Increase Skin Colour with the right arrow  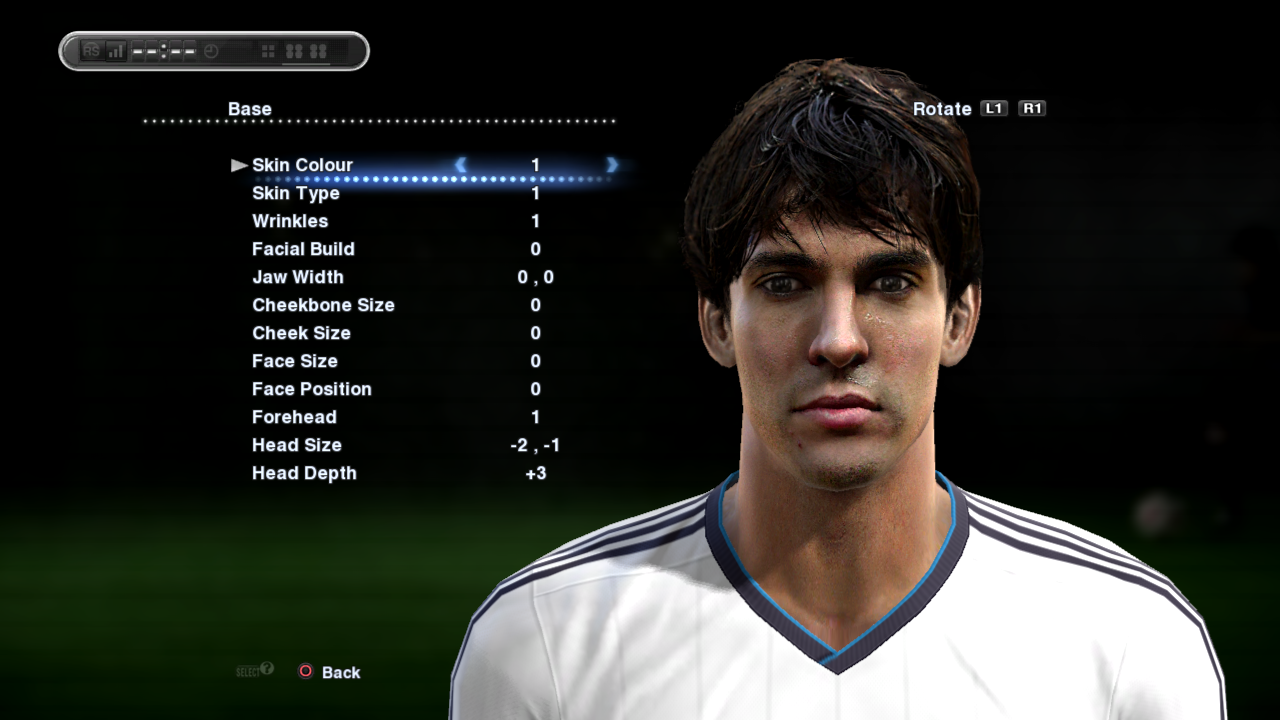point(612,165)
